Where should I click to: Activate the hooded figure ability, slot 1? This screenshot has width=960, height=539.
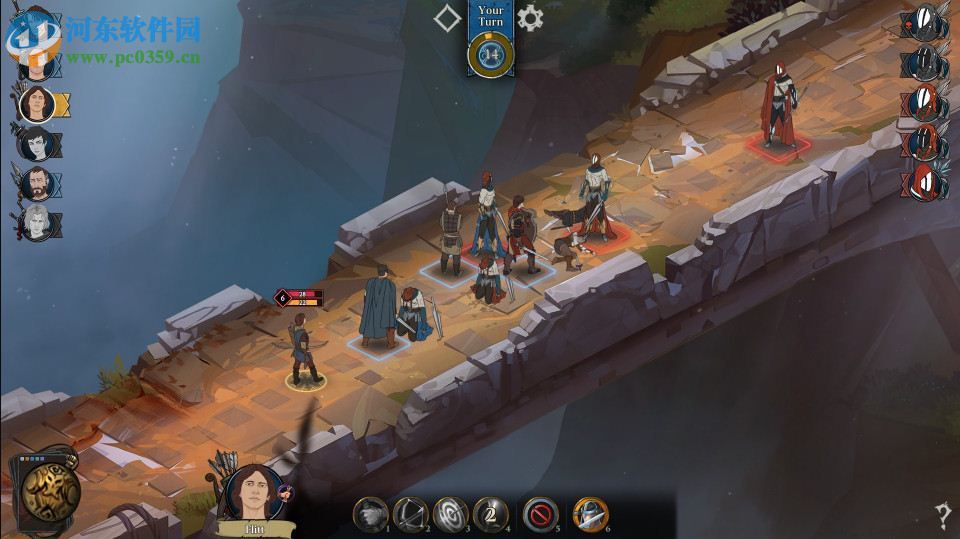[x=369, y=513]
